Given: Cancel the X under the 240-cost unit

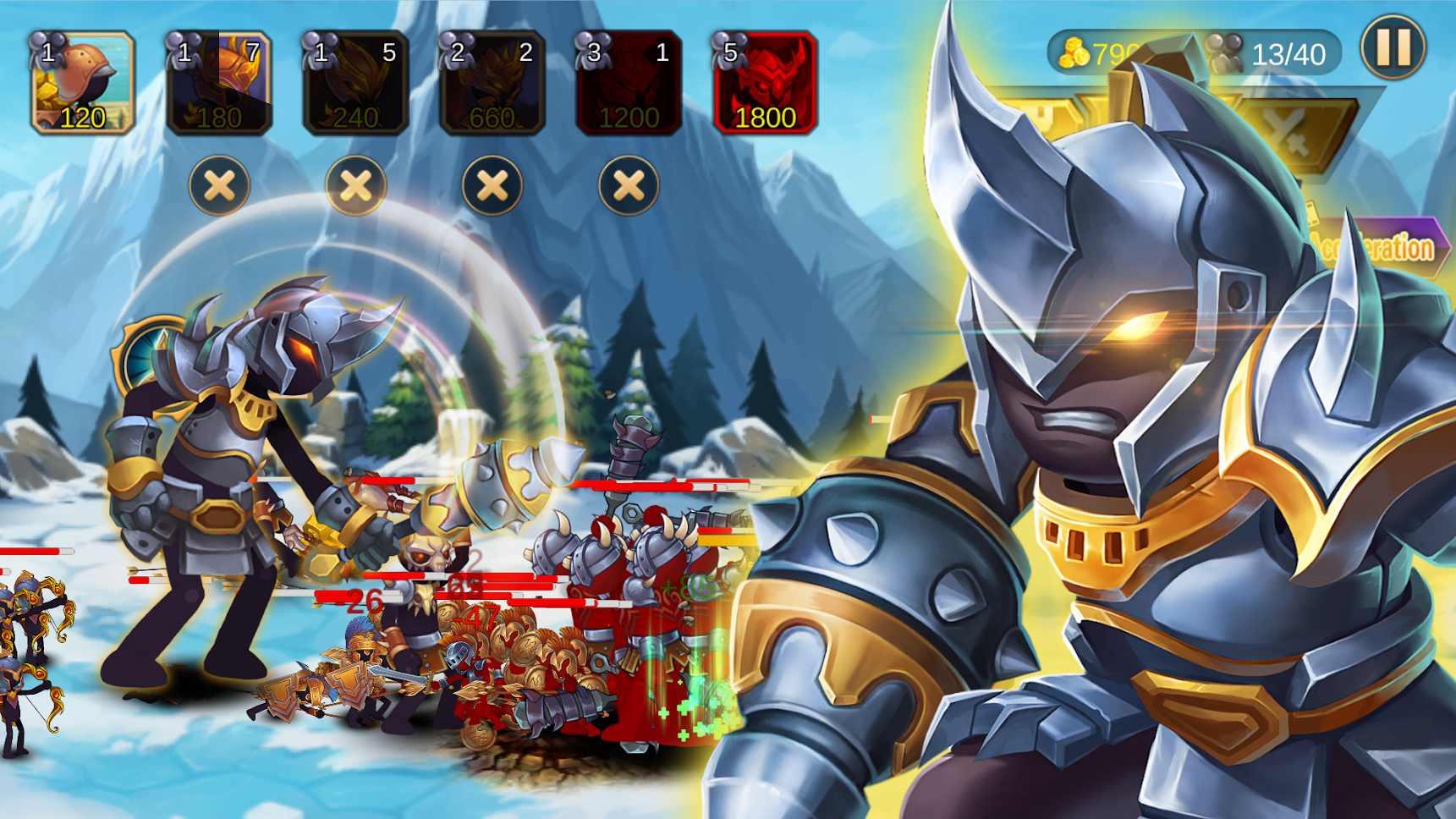Looking at the screenshot, I should (x=357, y=185).
